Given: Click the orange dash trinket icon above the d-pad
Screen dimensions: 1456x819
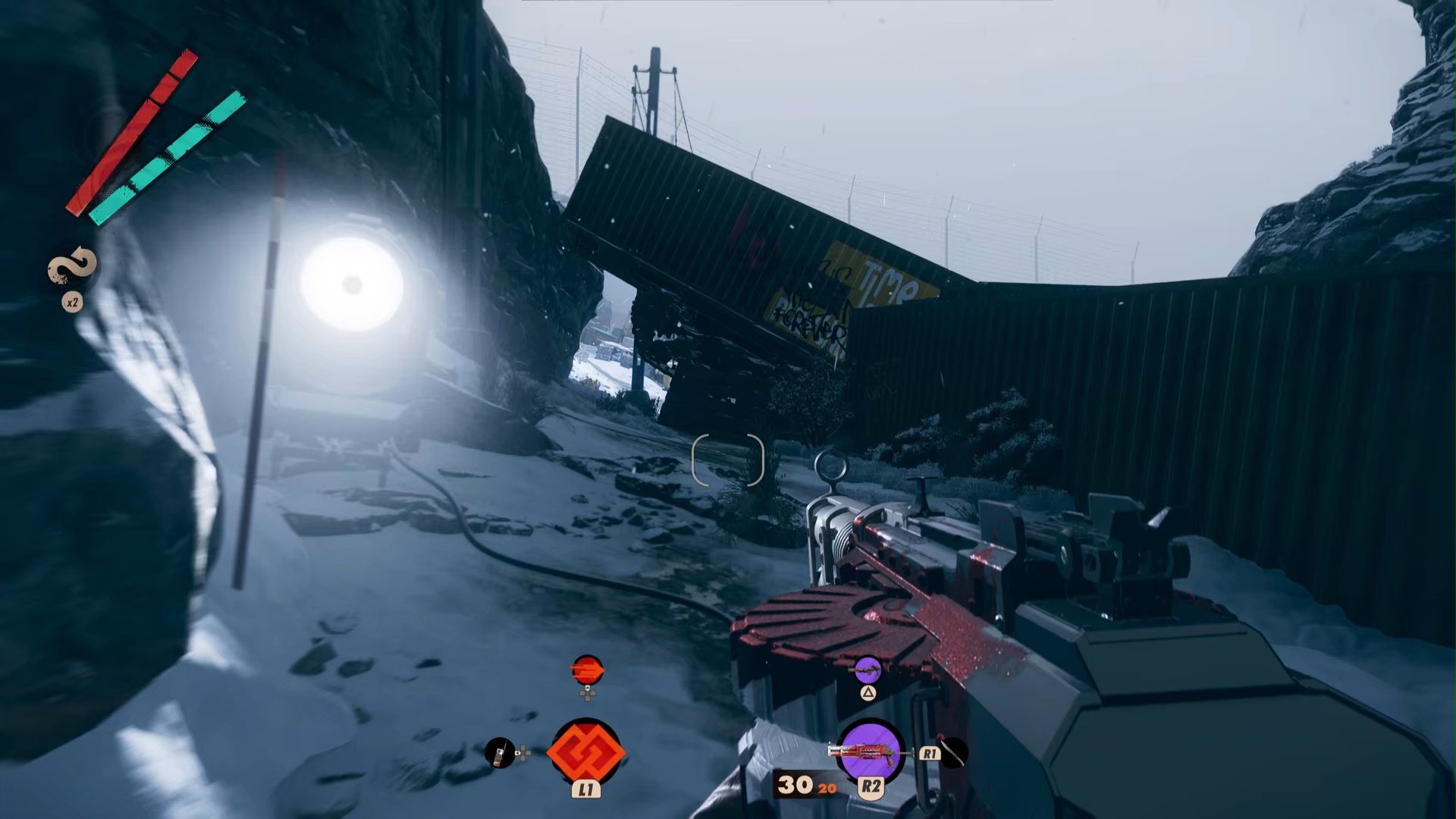Looking at the screenshot, I should pyautogui.click(x=586, y=670).
